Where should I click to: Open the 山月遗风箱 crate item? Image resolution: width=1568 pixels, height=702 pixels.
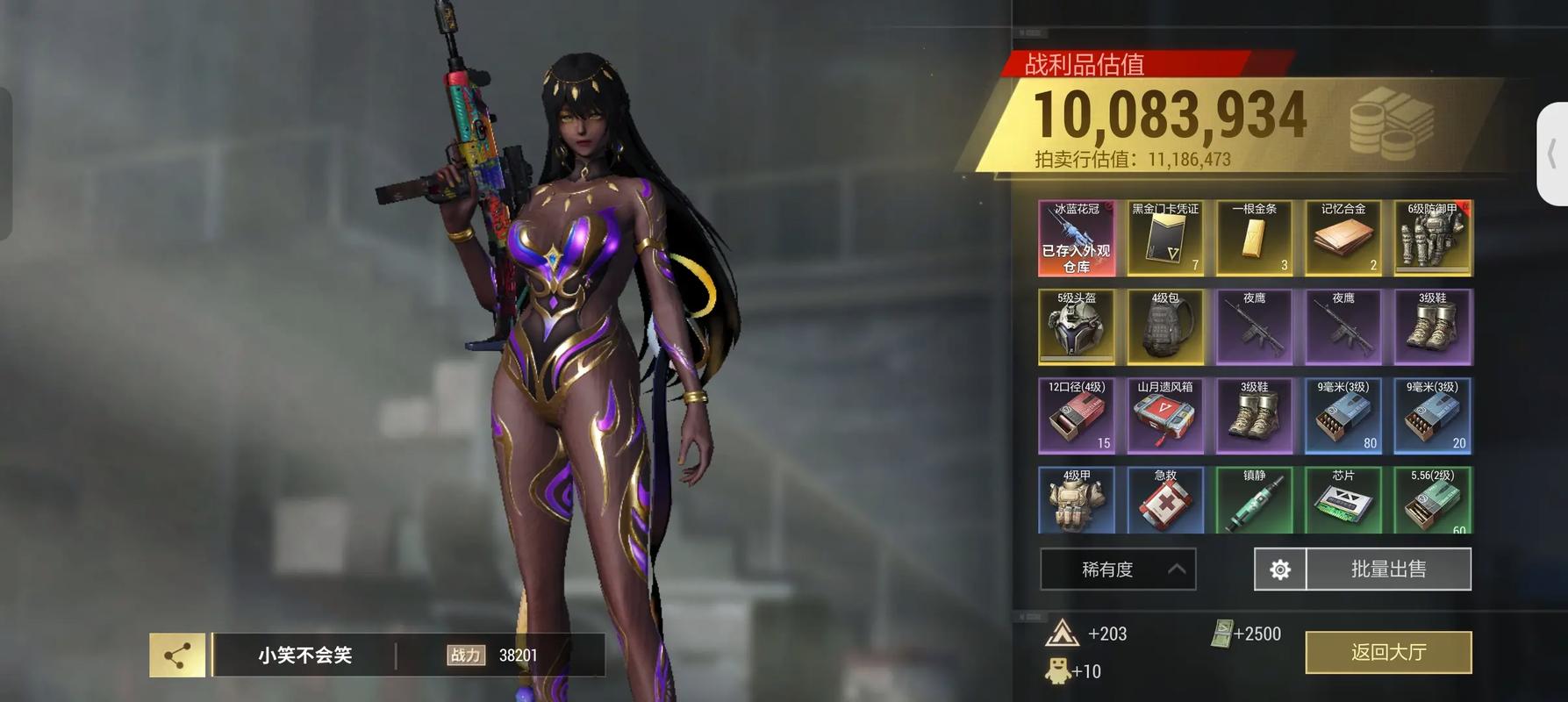tap(1165, 416)
